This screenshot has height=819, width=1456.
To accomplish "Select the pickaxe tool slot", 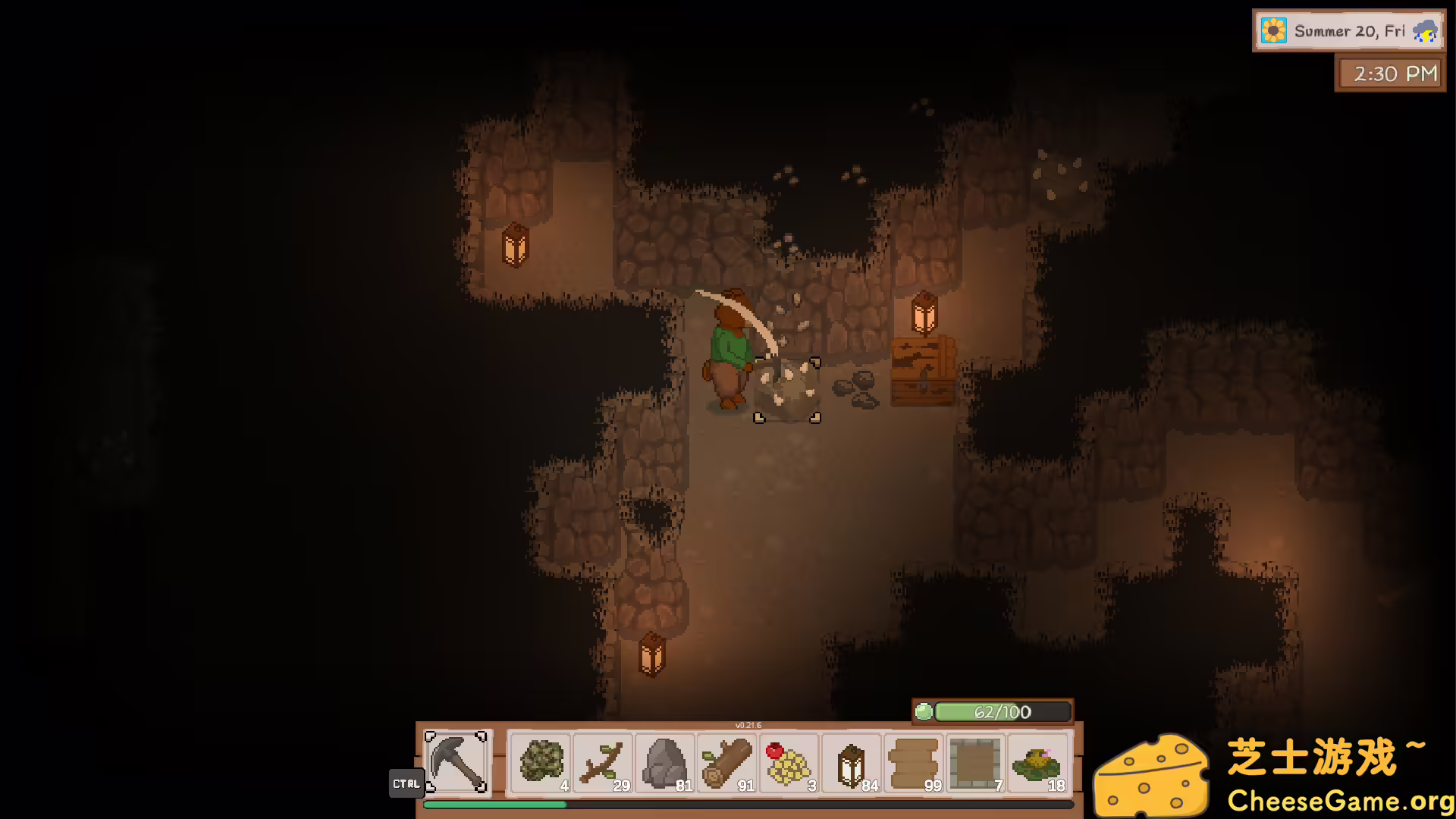I will click(x=456, y=761).
